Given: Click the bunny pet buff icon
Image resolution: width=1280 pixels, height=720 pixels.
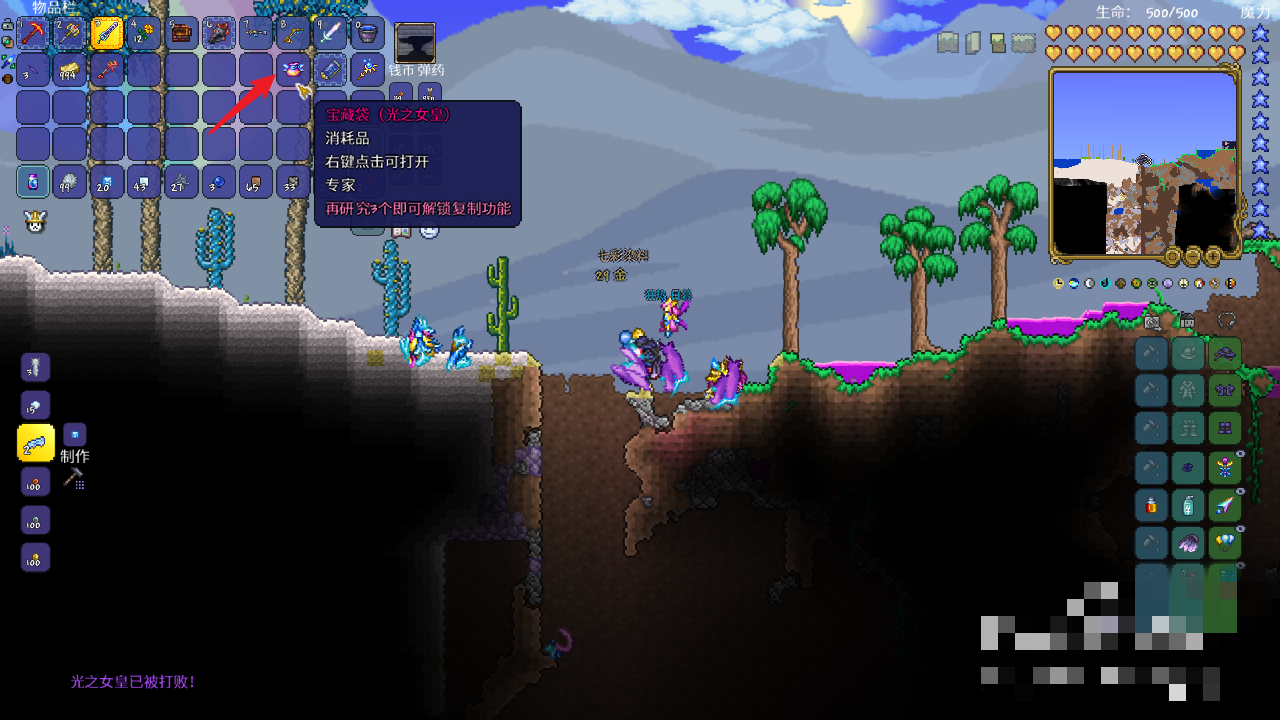Looking at the screenshot, I should coord(36,222).
